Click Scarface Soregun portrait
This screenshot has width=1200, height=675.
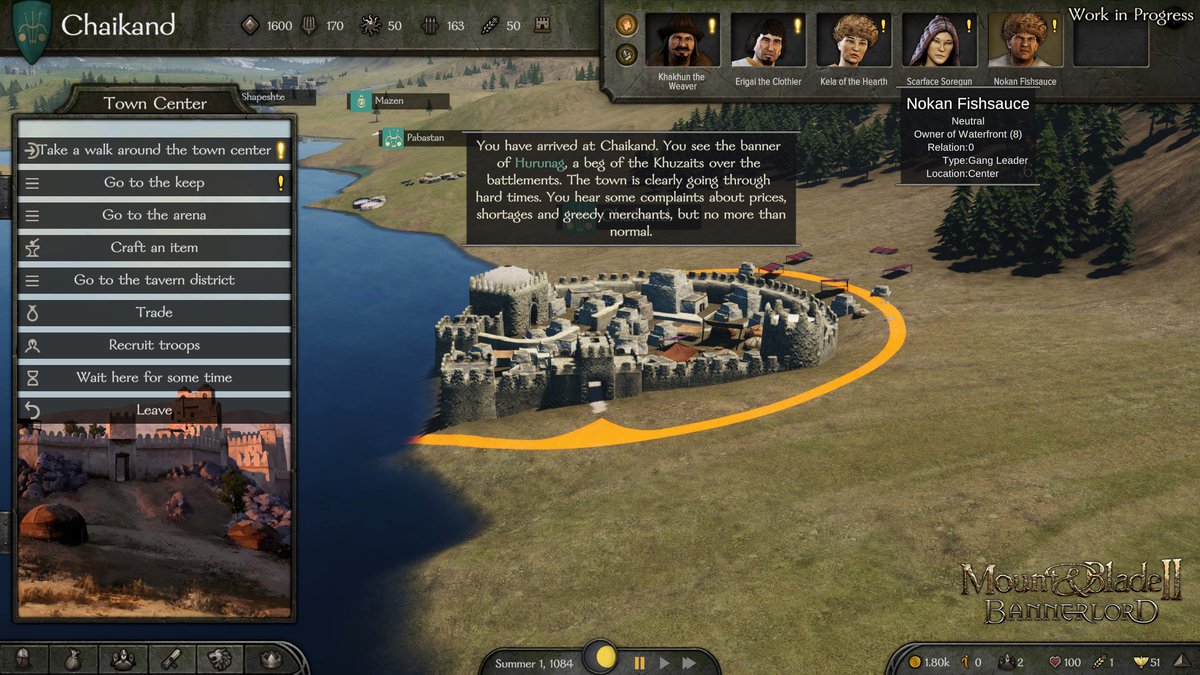click(939, 41)
